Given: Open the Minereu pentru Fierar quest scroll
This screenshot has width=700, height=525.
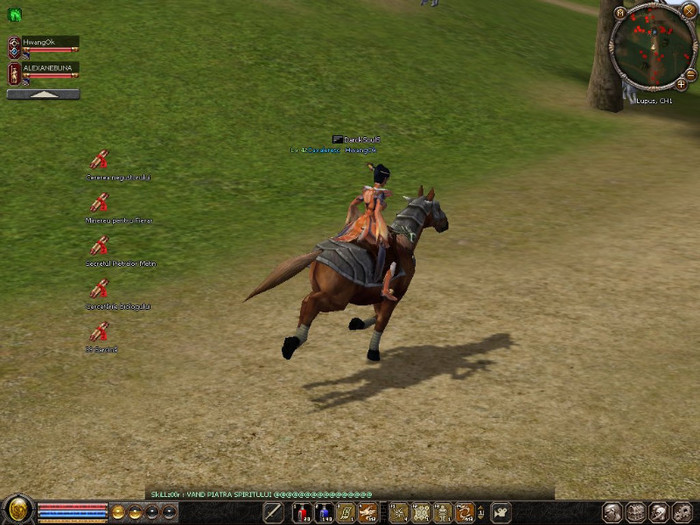Looking at the screenshot, I should tap(99, 203).
